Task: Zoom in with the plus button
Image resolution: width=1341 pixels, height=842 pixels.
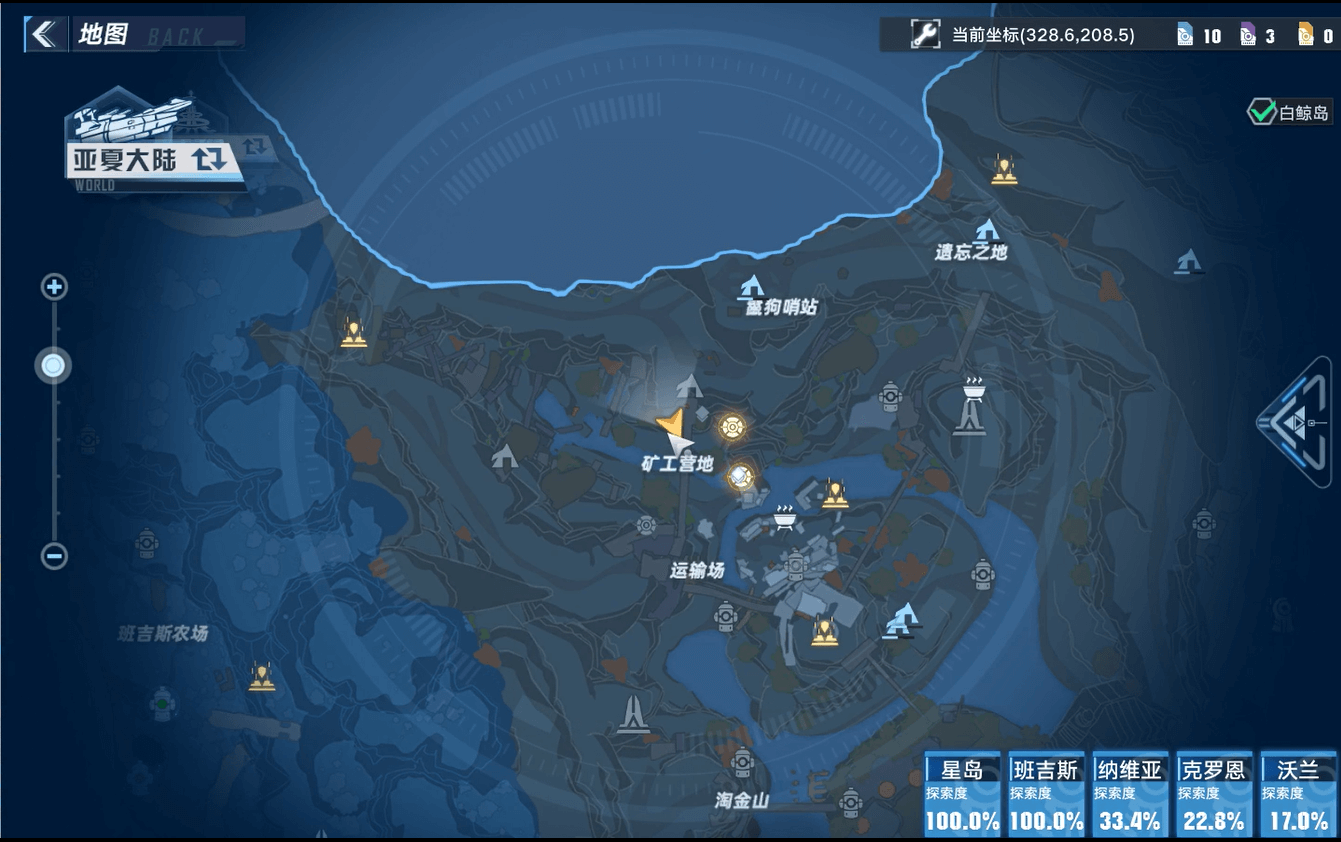Action: click(54, 288)
